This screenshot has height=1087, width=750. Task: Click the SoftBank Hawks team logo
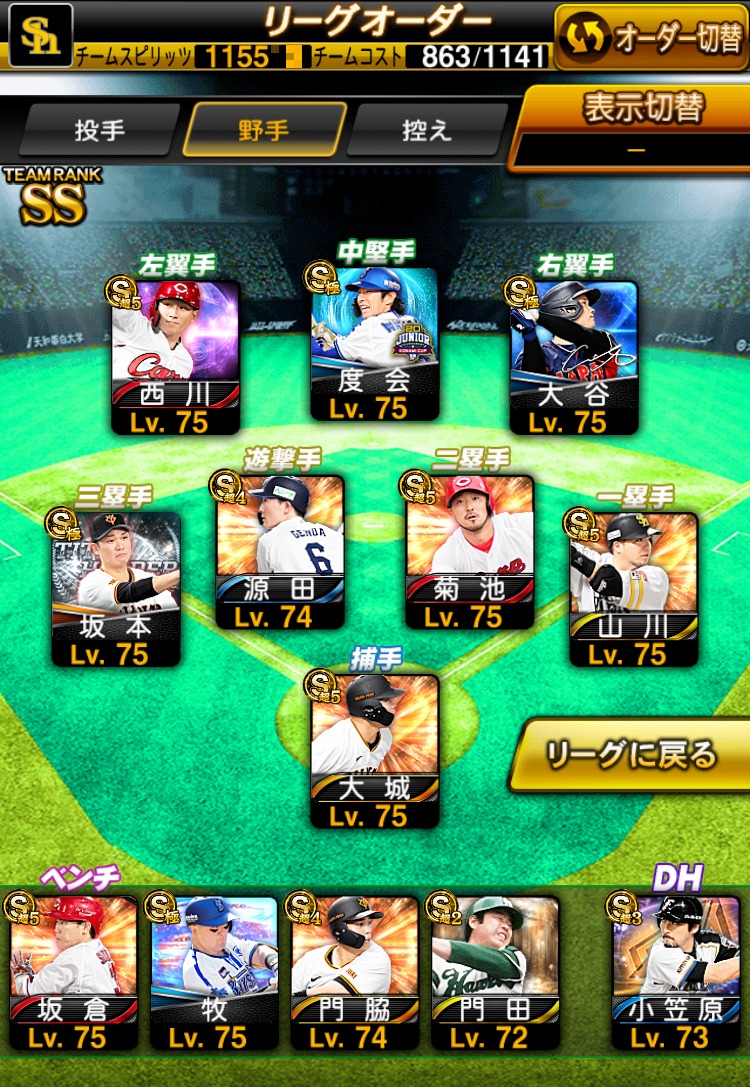tap(40, 35)
